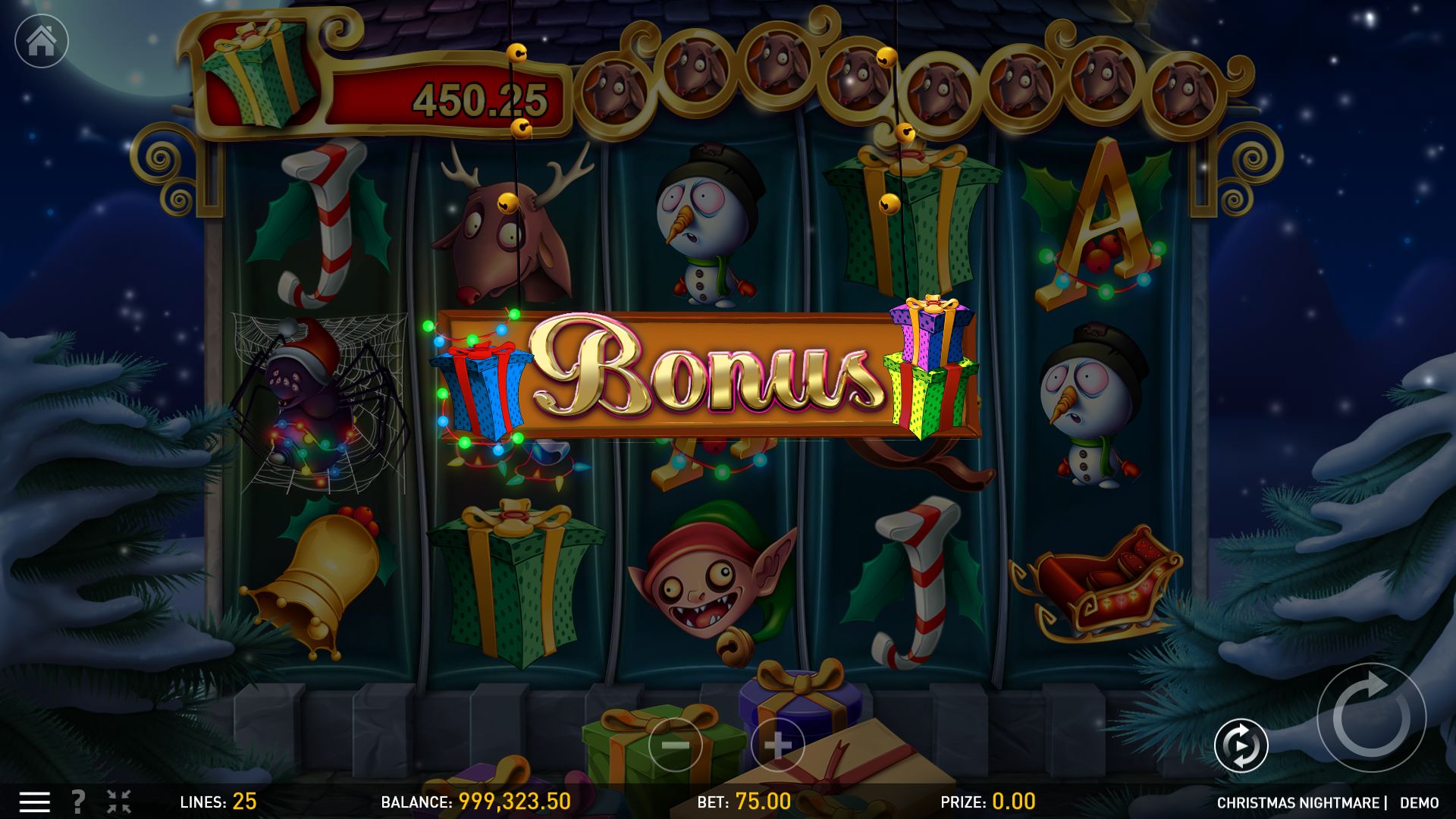Toggle fullscreen mode with the arrows icon
This screenshot has height=819, width=1456.
tap(118, 802)
